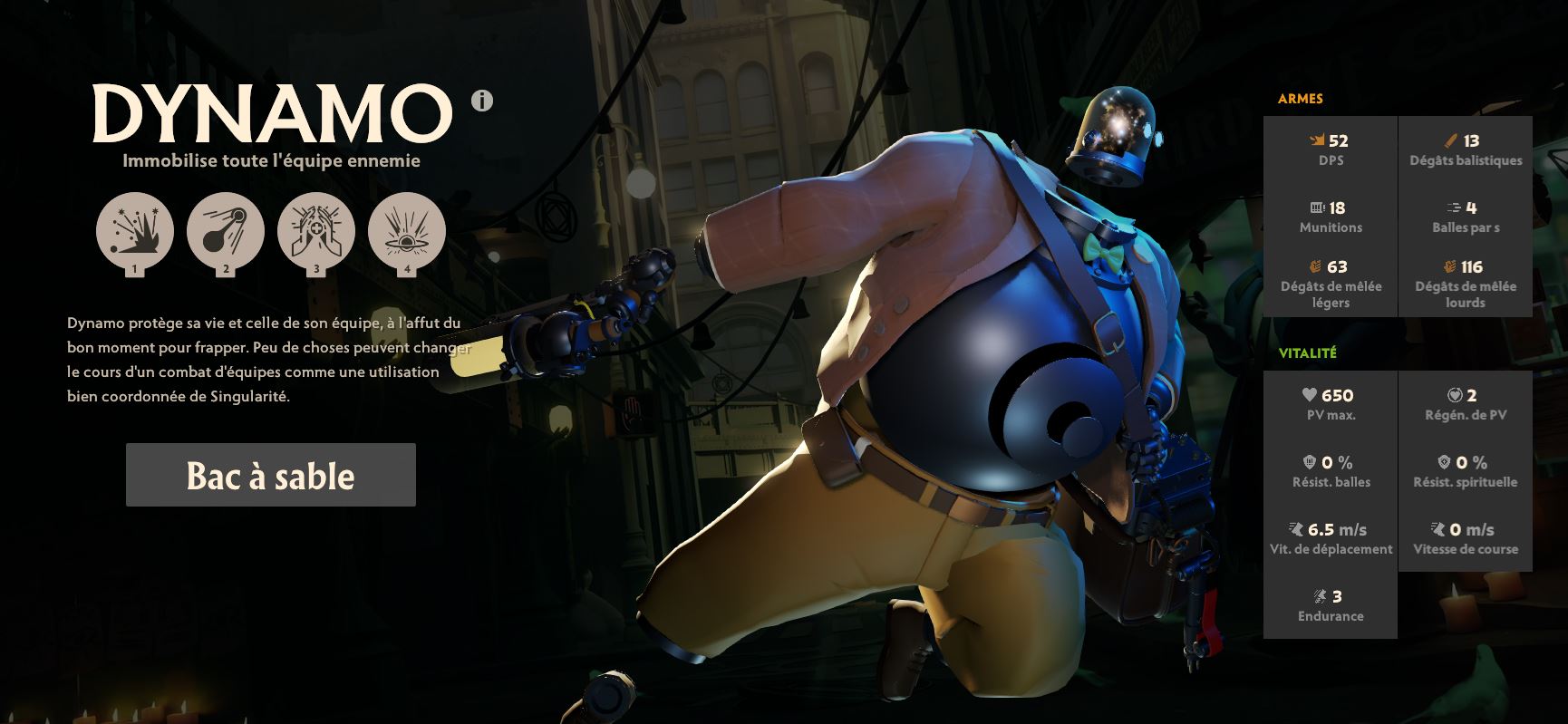This screenshot has width=1568, height=724.
Task: Click the Bac à sable button
Action: point(270,474)
